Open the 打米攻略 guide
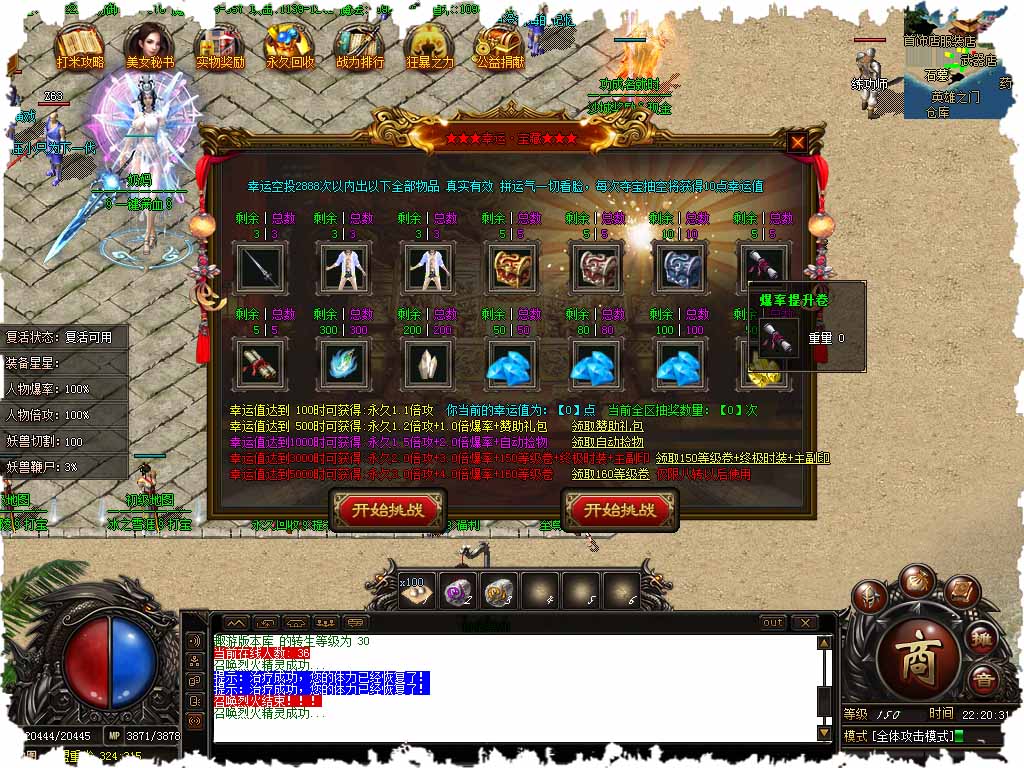This screenshot has height=768, width=1024. point(80,46)
